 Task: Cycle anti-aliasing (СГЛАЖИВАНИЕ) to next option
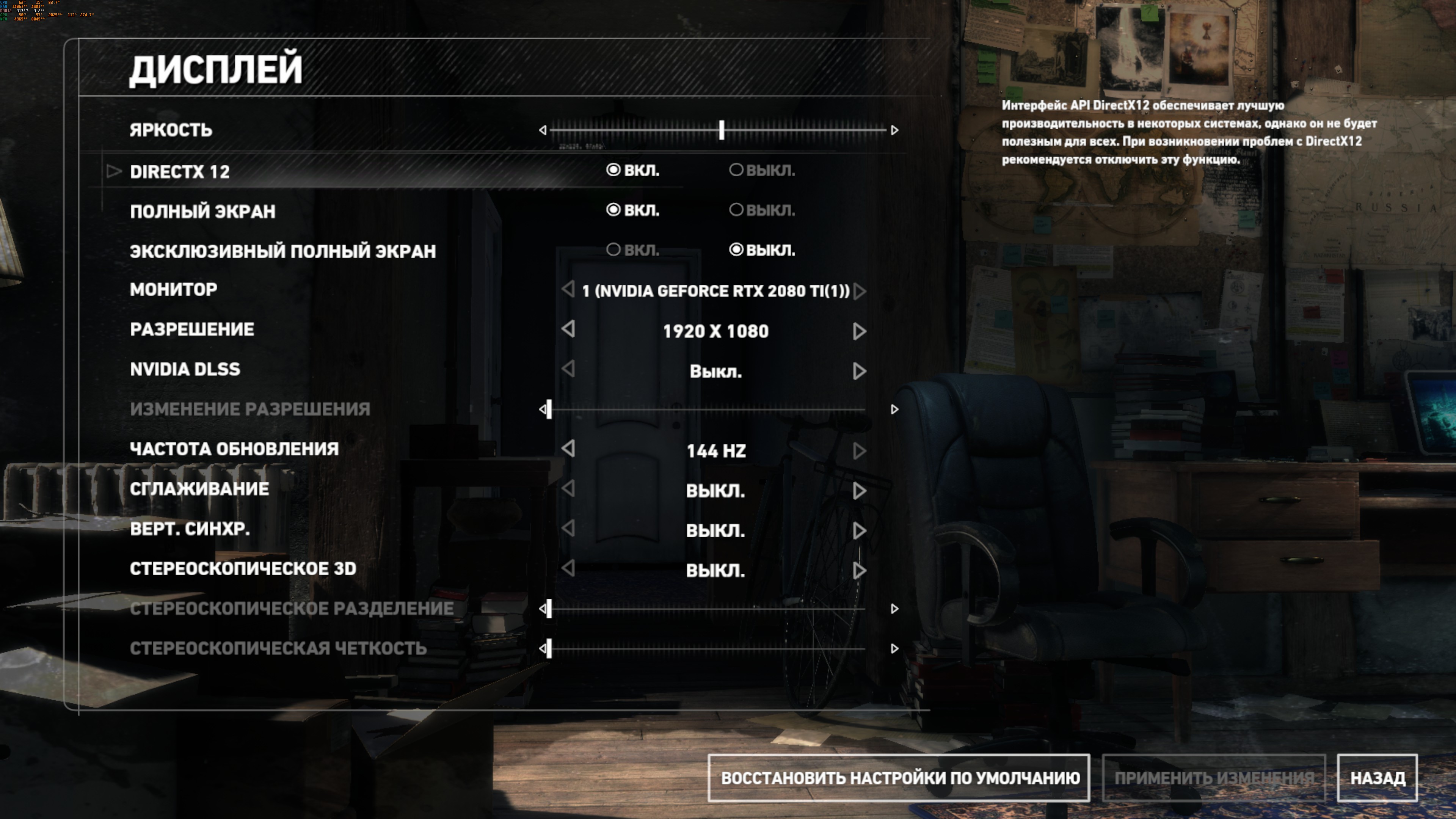click(859, 491)
